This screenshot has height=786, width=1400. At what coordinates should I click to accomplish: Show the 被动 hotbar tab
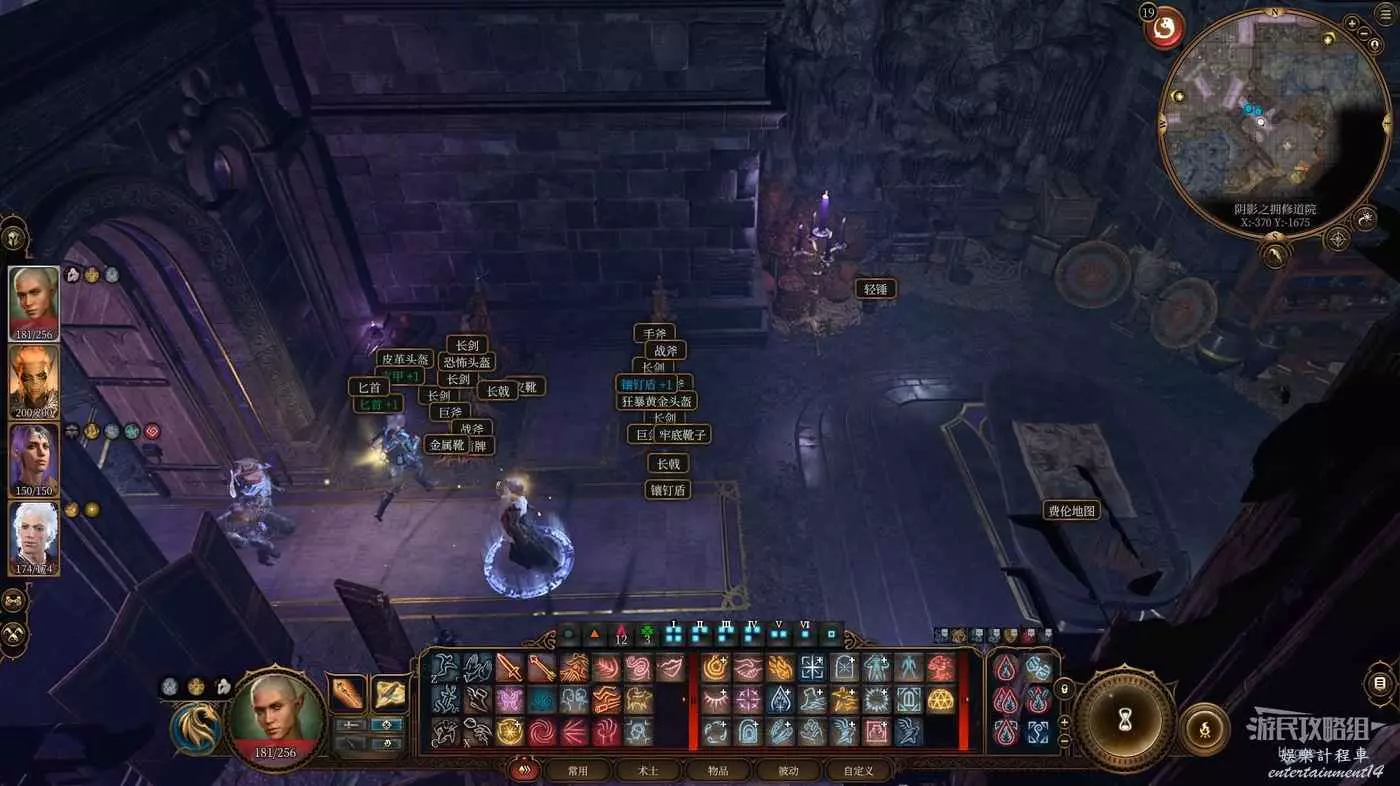[789, 771]
